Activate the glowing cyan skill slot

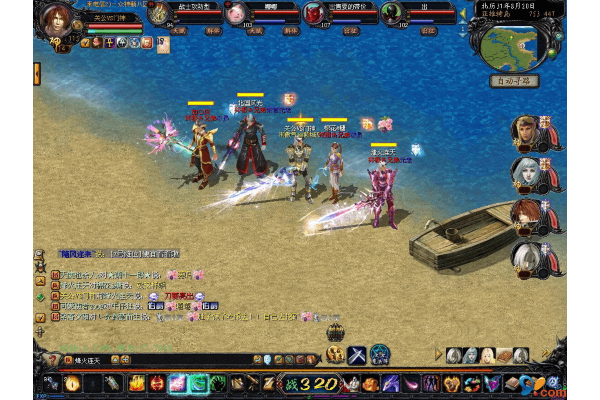pyautogui.click(x=178, y=382)
